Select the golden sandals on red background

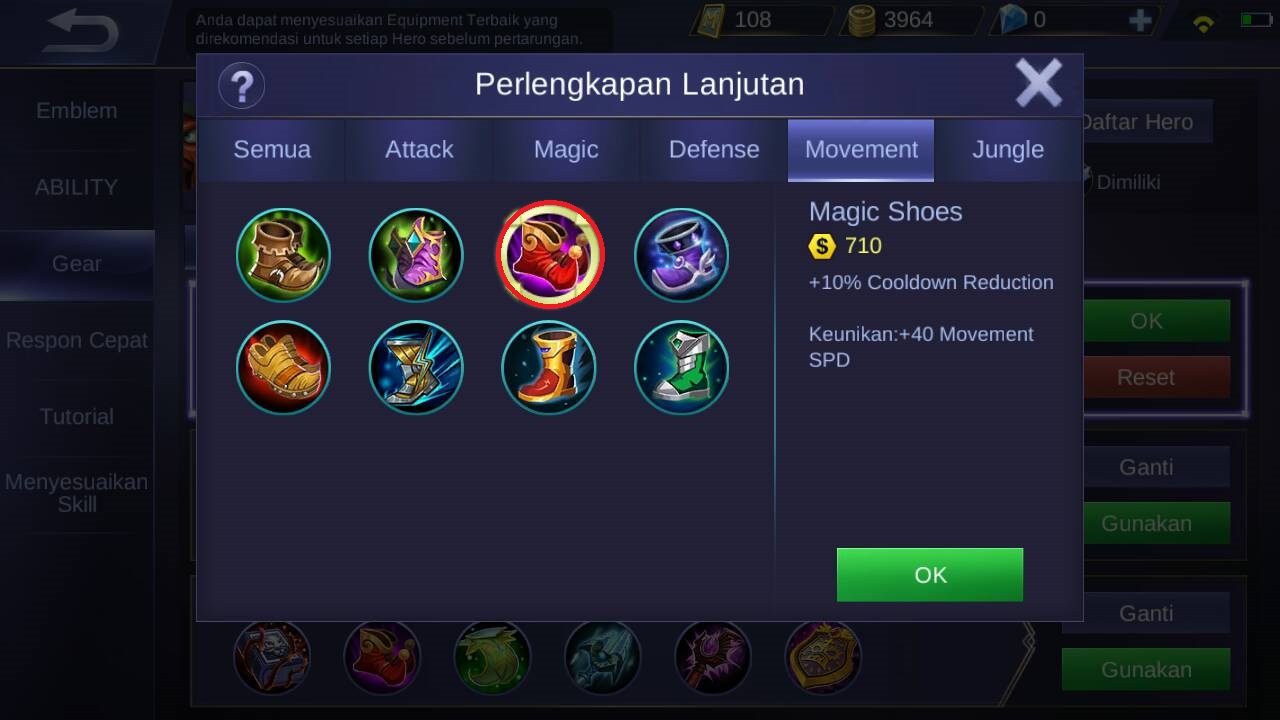(x=283, y=367)
